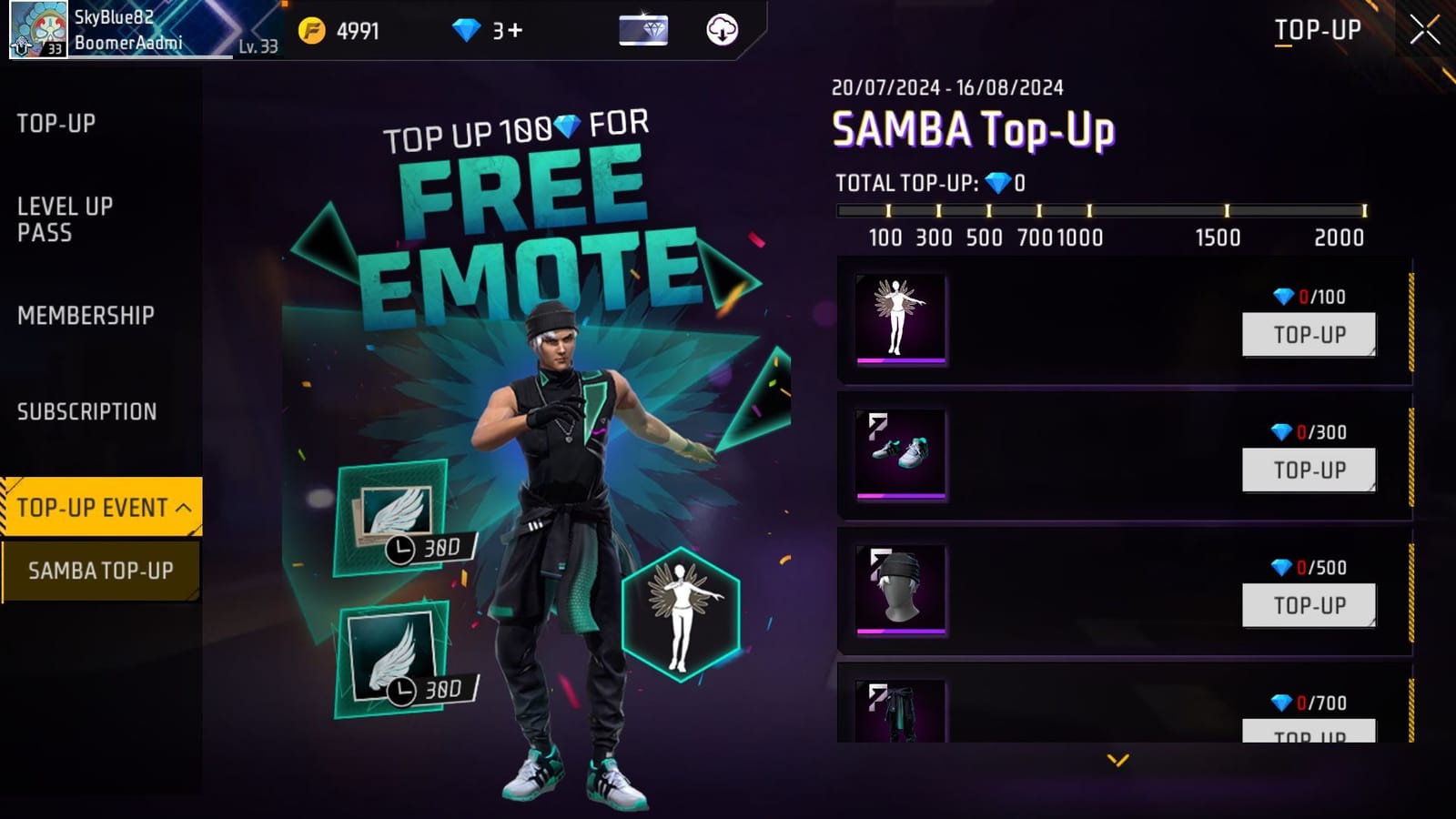Image resolution: width=1456 pixels, height=819 pixels.
Task: Collapse the TOP-UP EVENT section
Action: (100, 506)
